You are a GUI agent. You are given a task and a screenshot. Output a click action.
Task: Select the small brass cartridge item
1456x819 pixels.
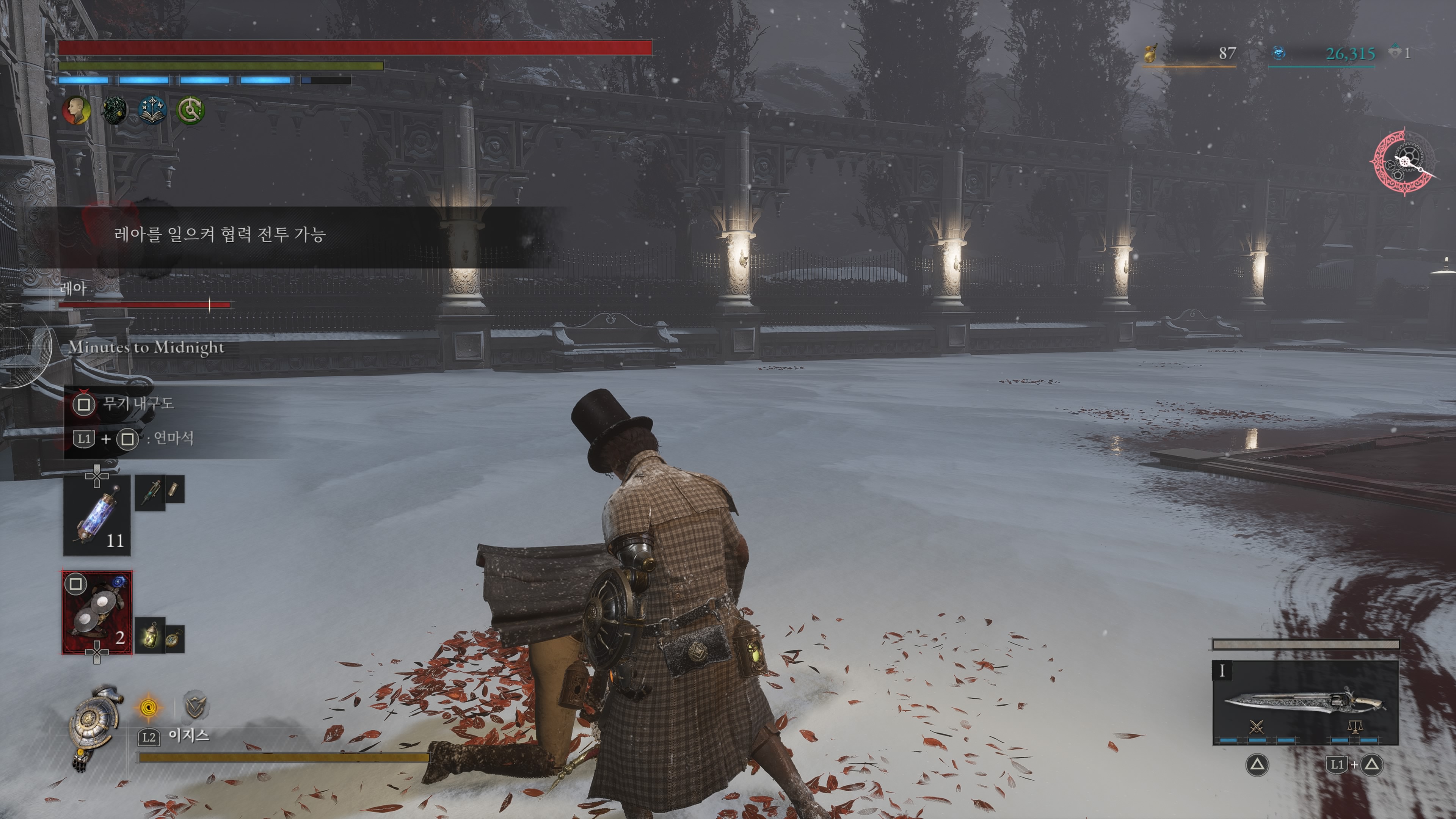point(174,488)
